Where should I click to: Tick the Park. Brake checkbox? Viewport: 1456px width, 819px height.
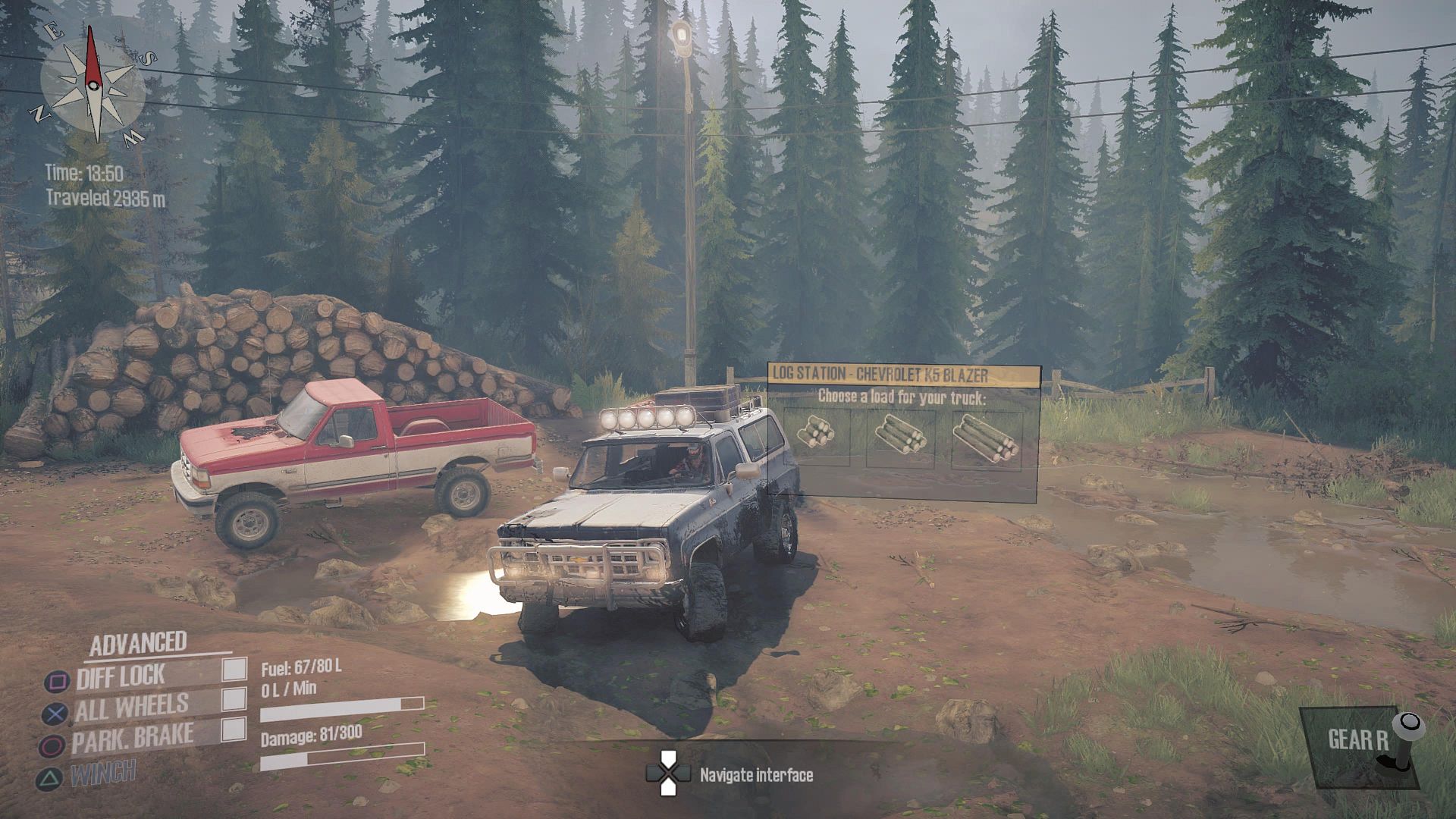[234, 730]
